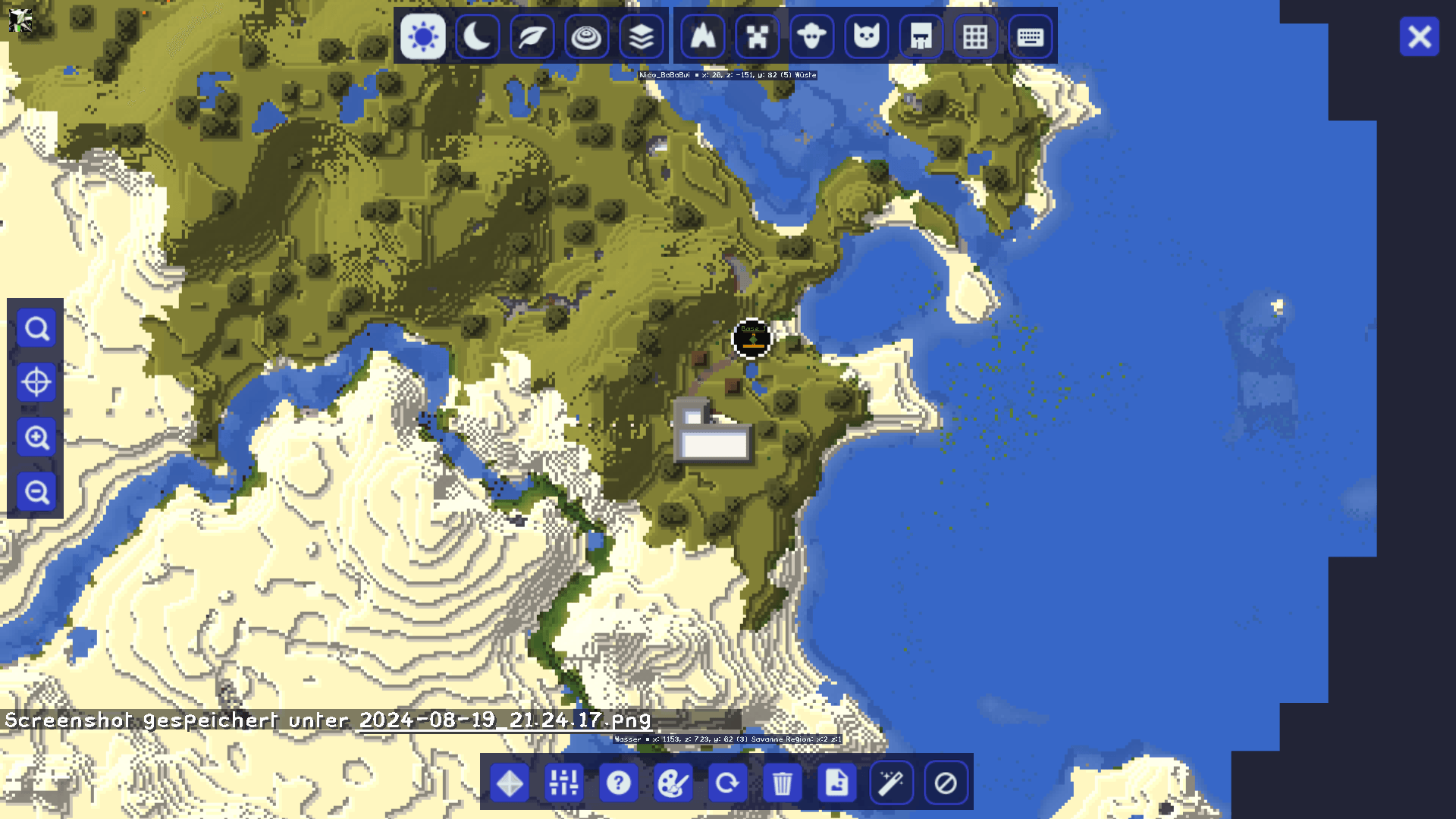This screenshot has width=1456, height=819.
Task: Toggle pet markers with the cat icon
Action: [865, 36]
